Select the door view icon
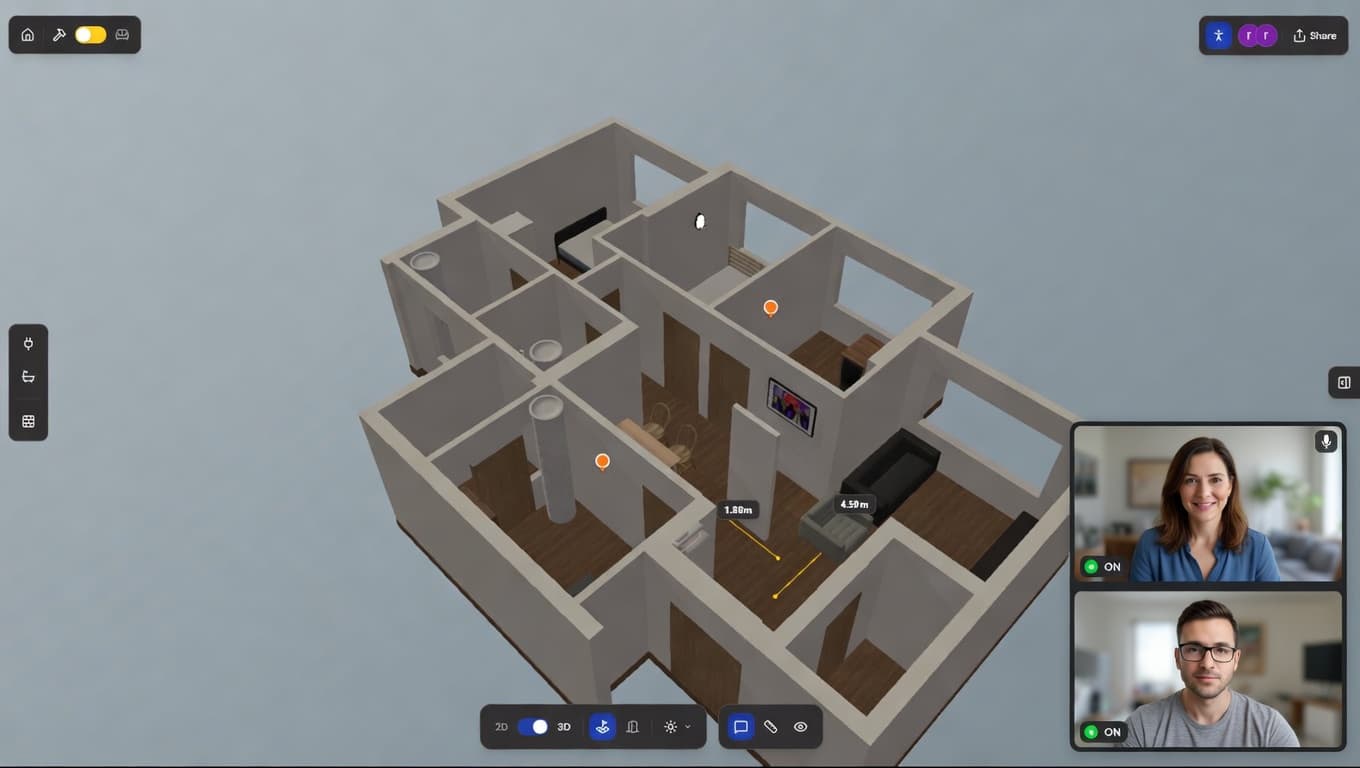This screenshot has width=1360, height=768. coord(632,727)
